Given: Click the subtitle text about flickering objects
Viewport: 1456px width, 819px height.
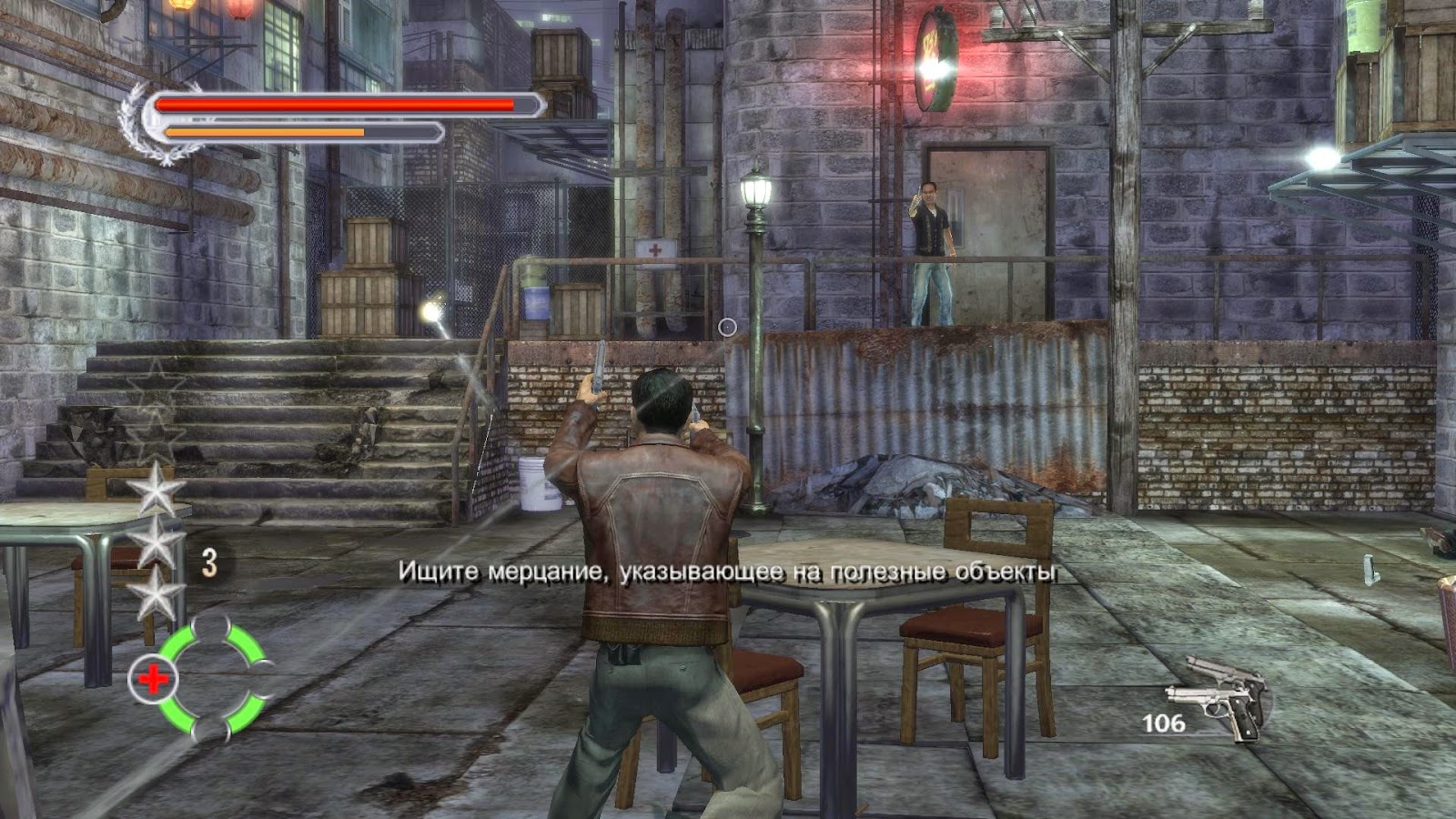Looking at the screenshot, I should pyautogui.click(x=728, y=573).
